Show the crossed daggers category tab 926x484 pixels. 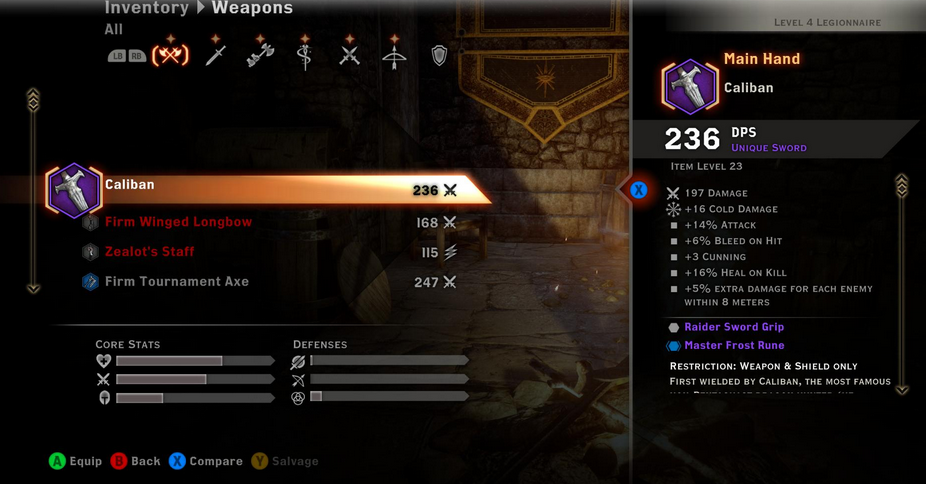click(x=349, y=55)
